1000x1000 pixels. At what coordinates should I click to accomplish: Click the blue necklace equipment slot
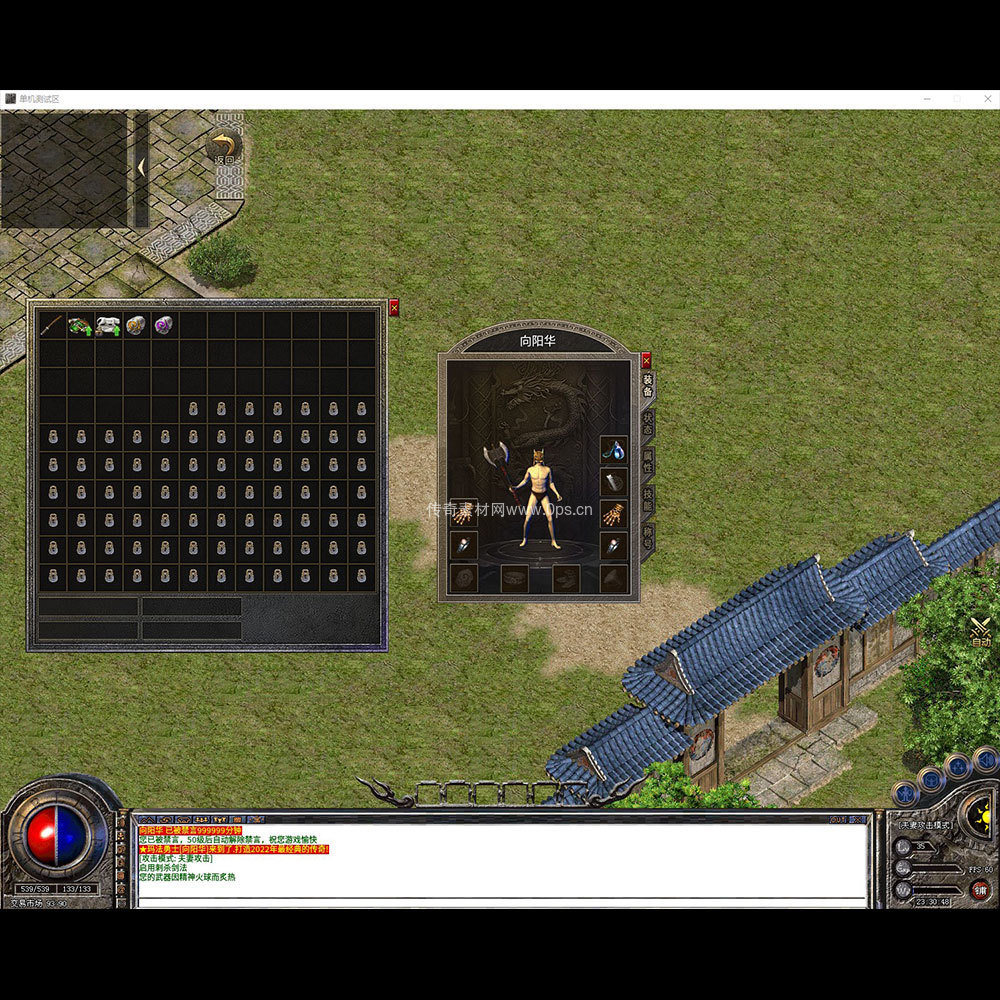click(x=613, y=450)
